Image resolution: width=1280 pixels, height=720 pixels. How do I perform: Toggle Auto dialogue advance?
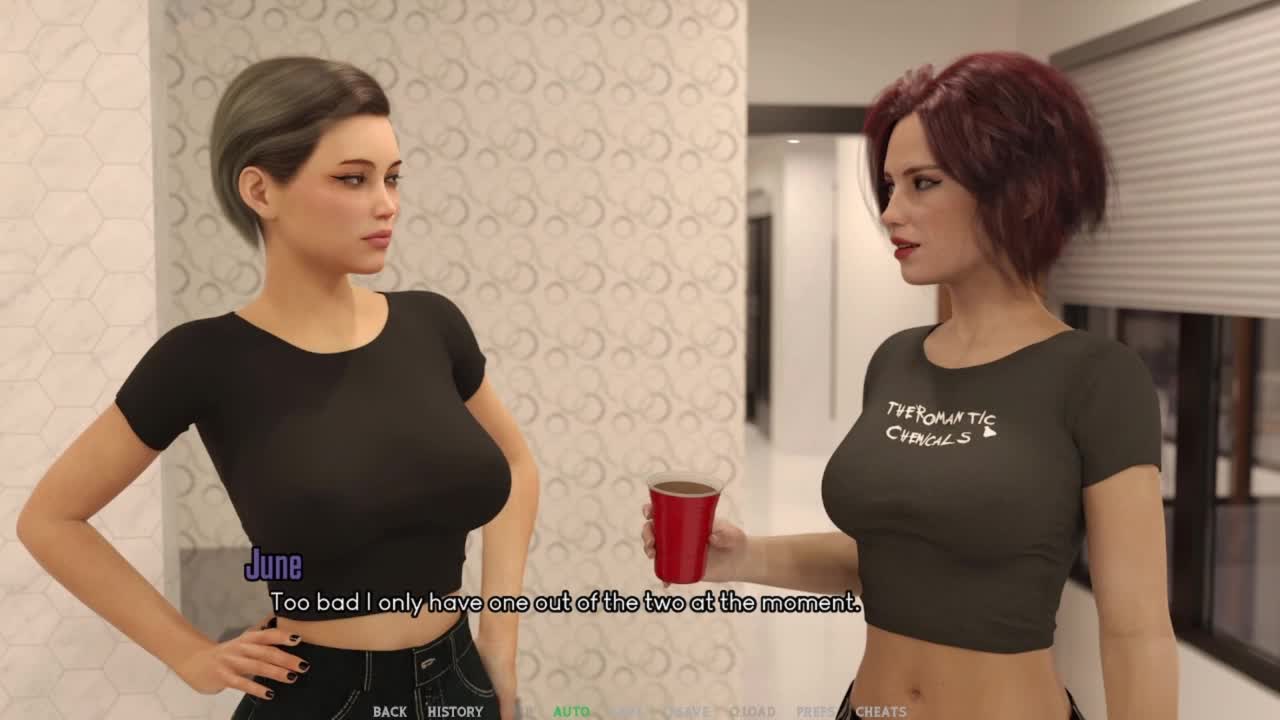coord(571,712)
